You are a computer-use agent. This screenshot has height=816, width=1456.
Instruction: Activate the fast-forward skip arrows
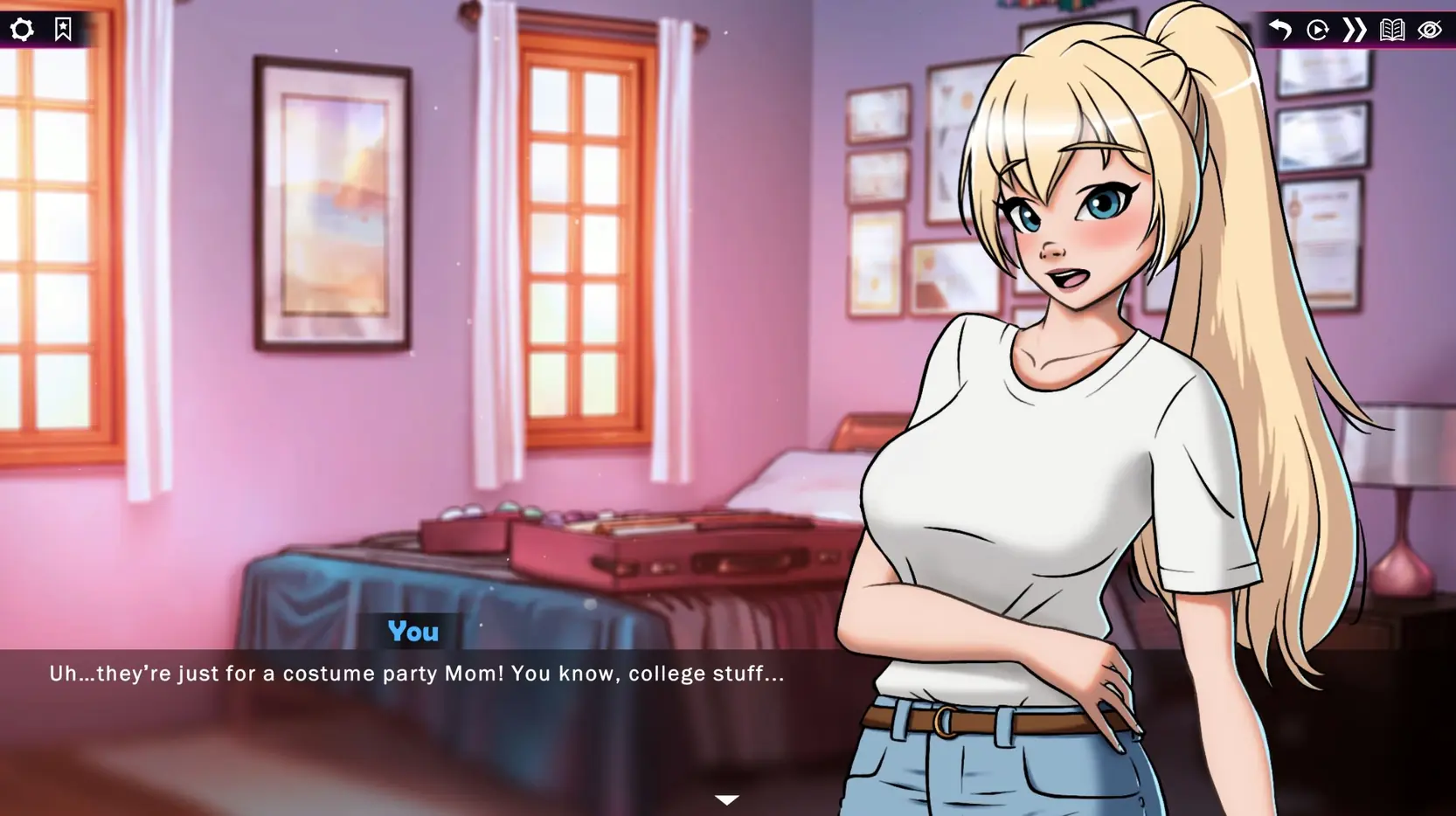click(1355, 30)
